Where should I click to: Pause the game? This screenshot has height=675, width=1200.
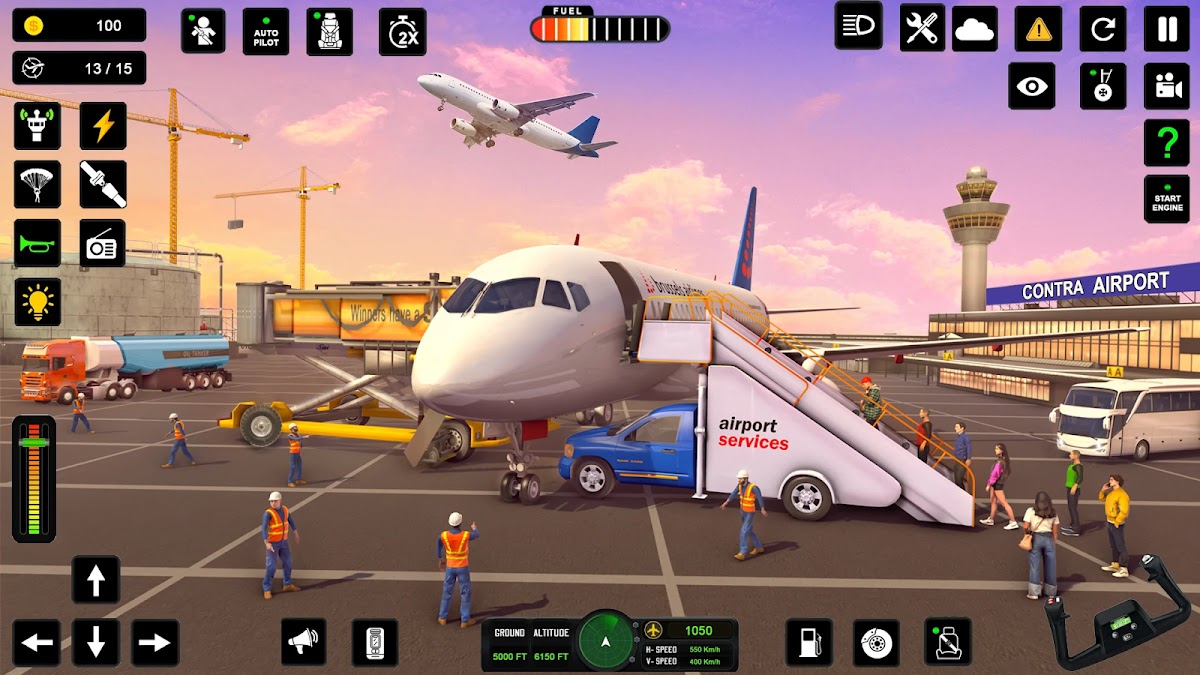click(1167, 29)
